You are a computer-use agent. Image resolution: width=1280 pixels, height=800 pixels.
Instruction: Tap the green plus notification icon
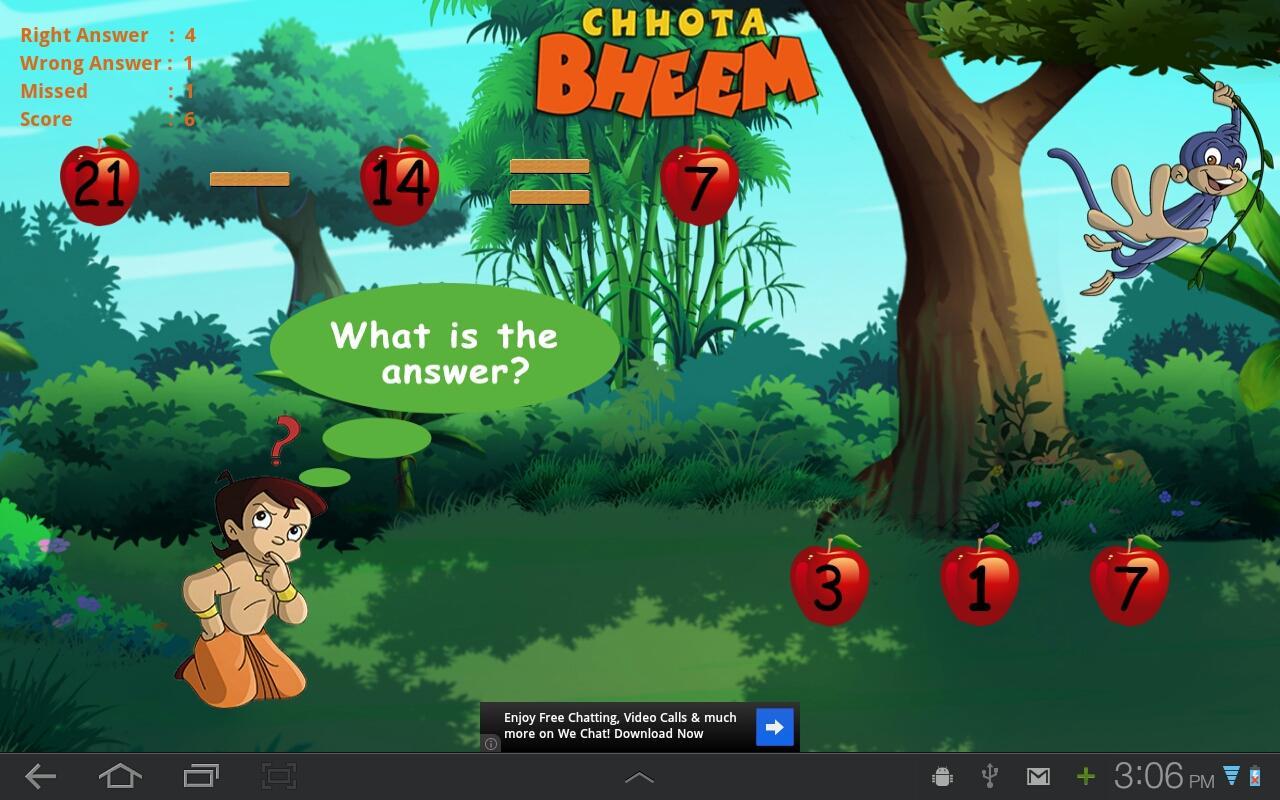pyautogui.click(x=1085, y=775)
